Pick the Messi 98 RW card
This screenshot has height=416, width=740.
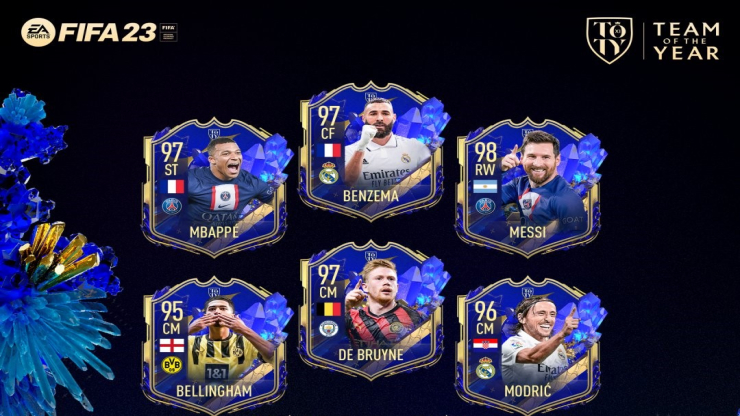pos(528,187)
